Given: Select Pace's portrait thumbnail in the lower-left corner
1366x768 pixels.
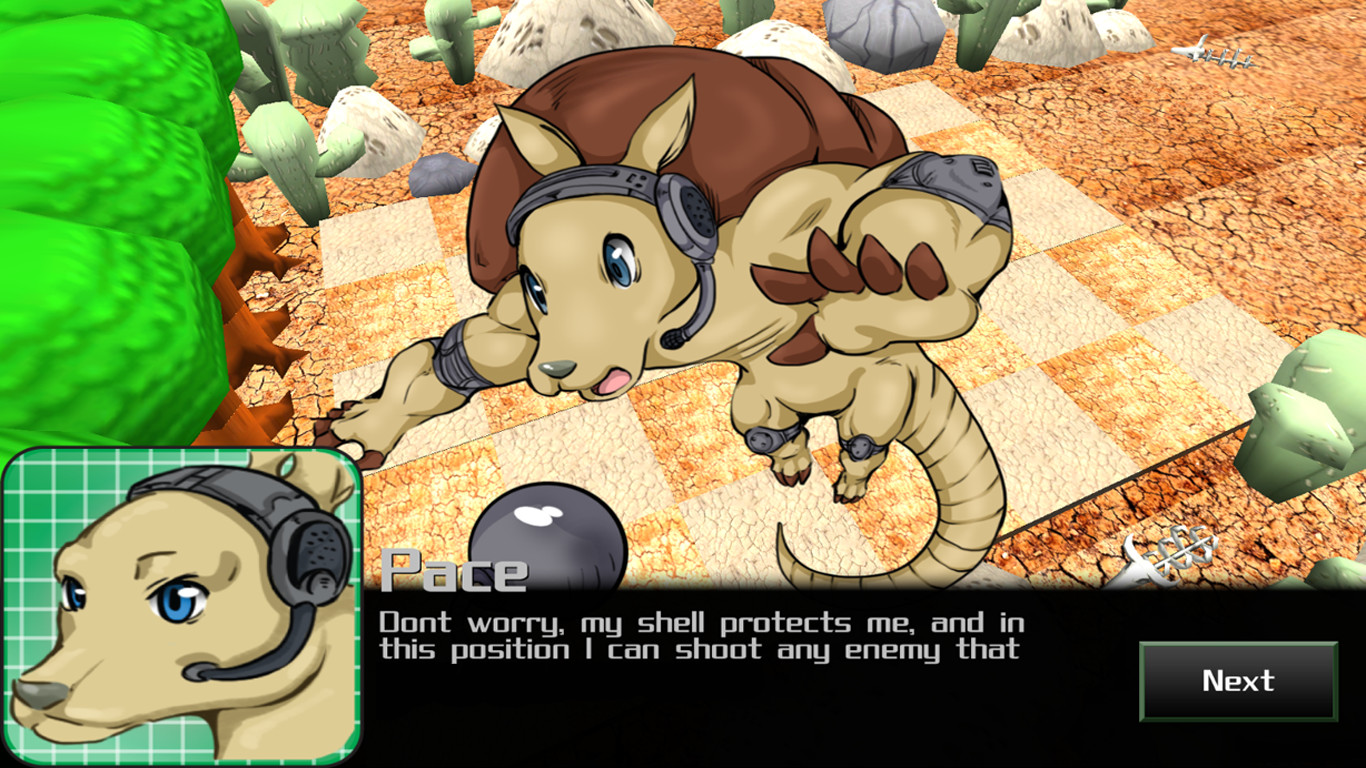Looking at the screenshot, I should (180, 600).
